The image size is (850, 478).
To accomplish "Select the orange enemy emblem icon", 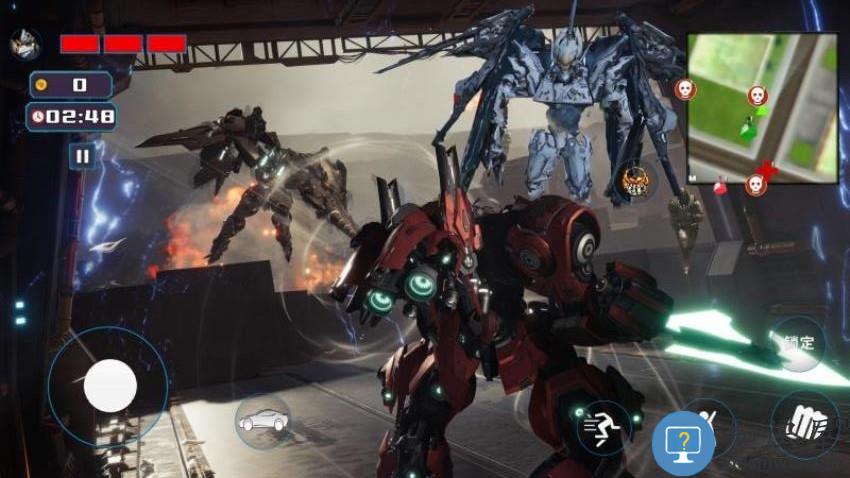I will (636, 180).
